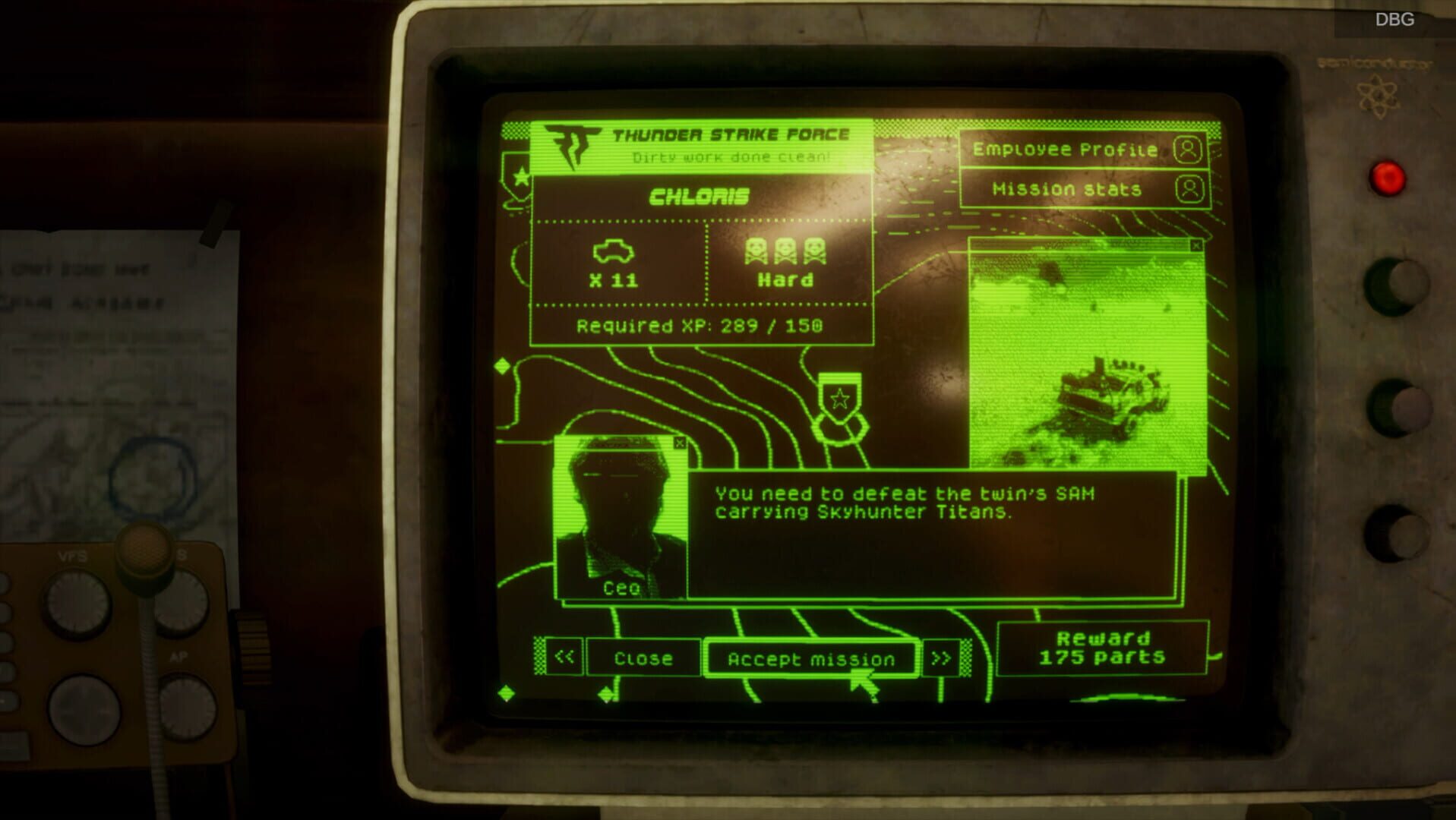
Task: Click the person icon beside Employee Profile
Action: pyautogui.click(x=1189, y=150)
